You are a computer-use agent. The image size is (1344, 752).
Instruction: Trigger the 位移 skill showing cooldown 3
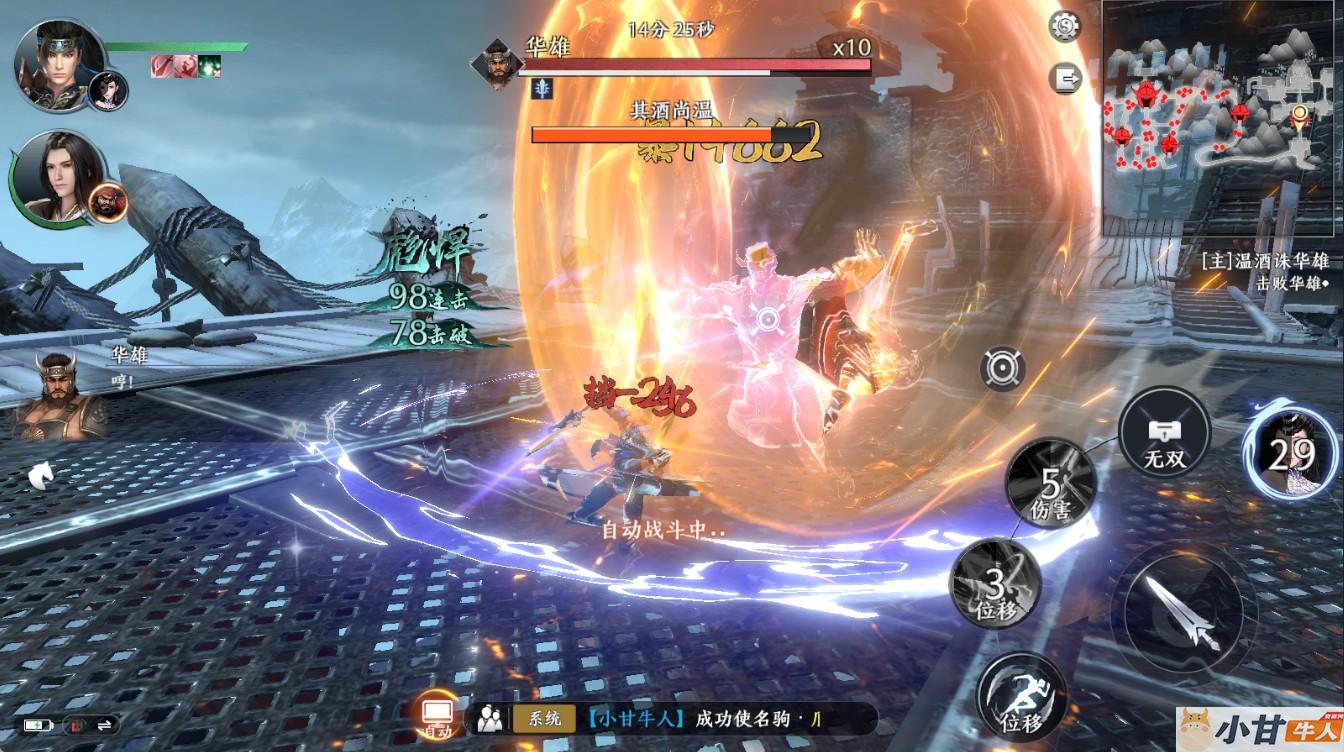(x=995, y=583)
